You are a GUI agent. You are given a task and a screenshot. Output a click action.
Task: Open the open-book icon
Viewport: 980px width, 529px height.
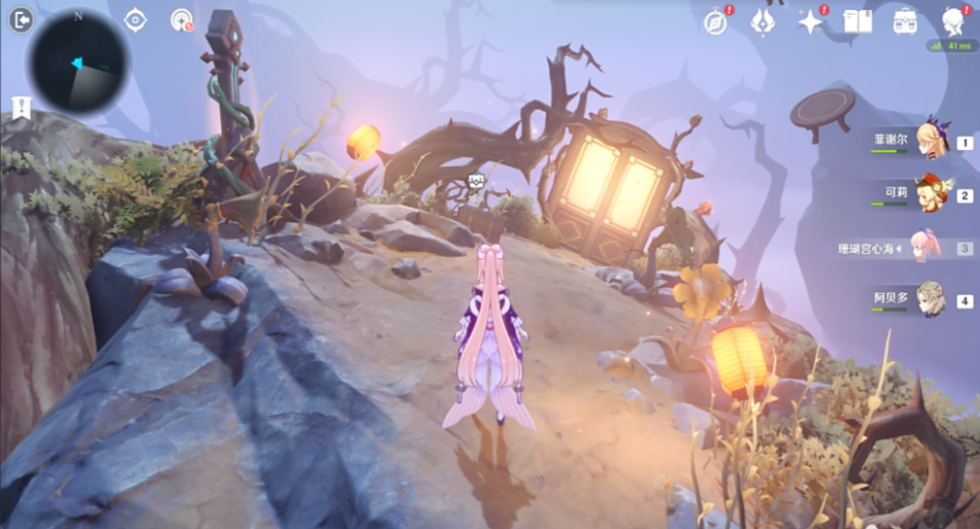858,21
